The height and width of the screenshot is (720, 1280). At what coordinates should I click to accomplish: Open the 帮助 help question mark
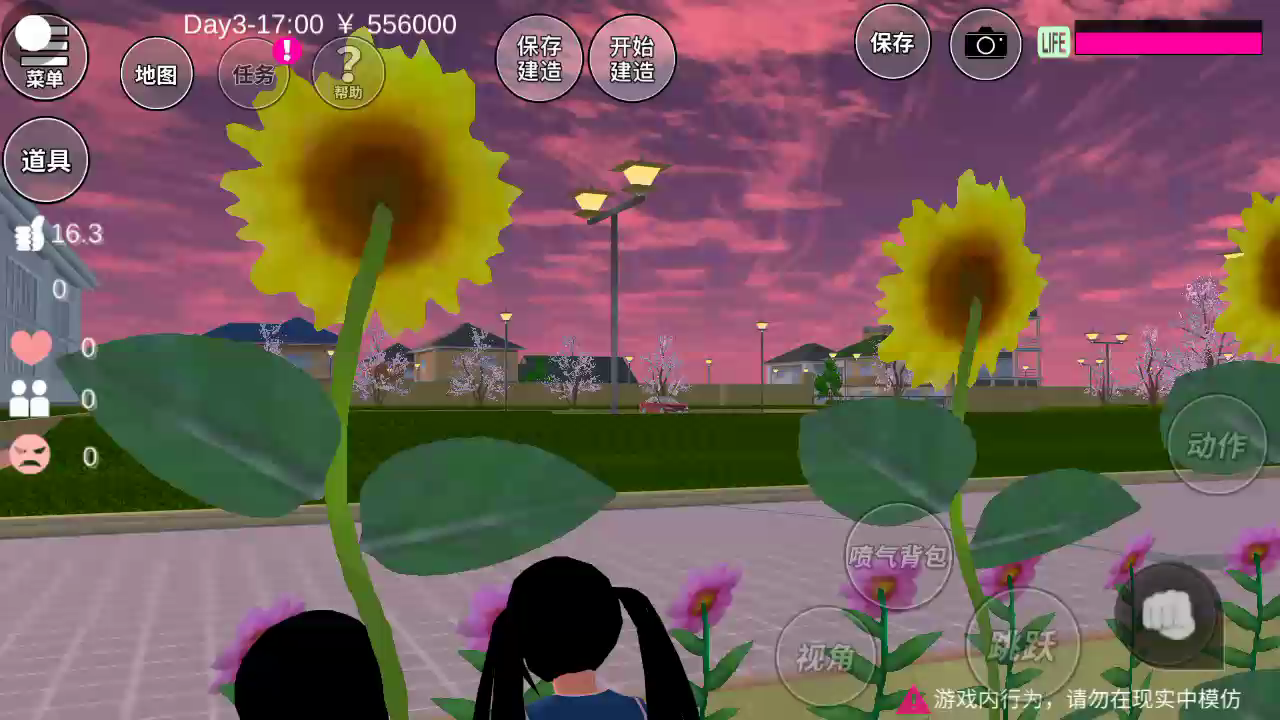coord(348,72)
